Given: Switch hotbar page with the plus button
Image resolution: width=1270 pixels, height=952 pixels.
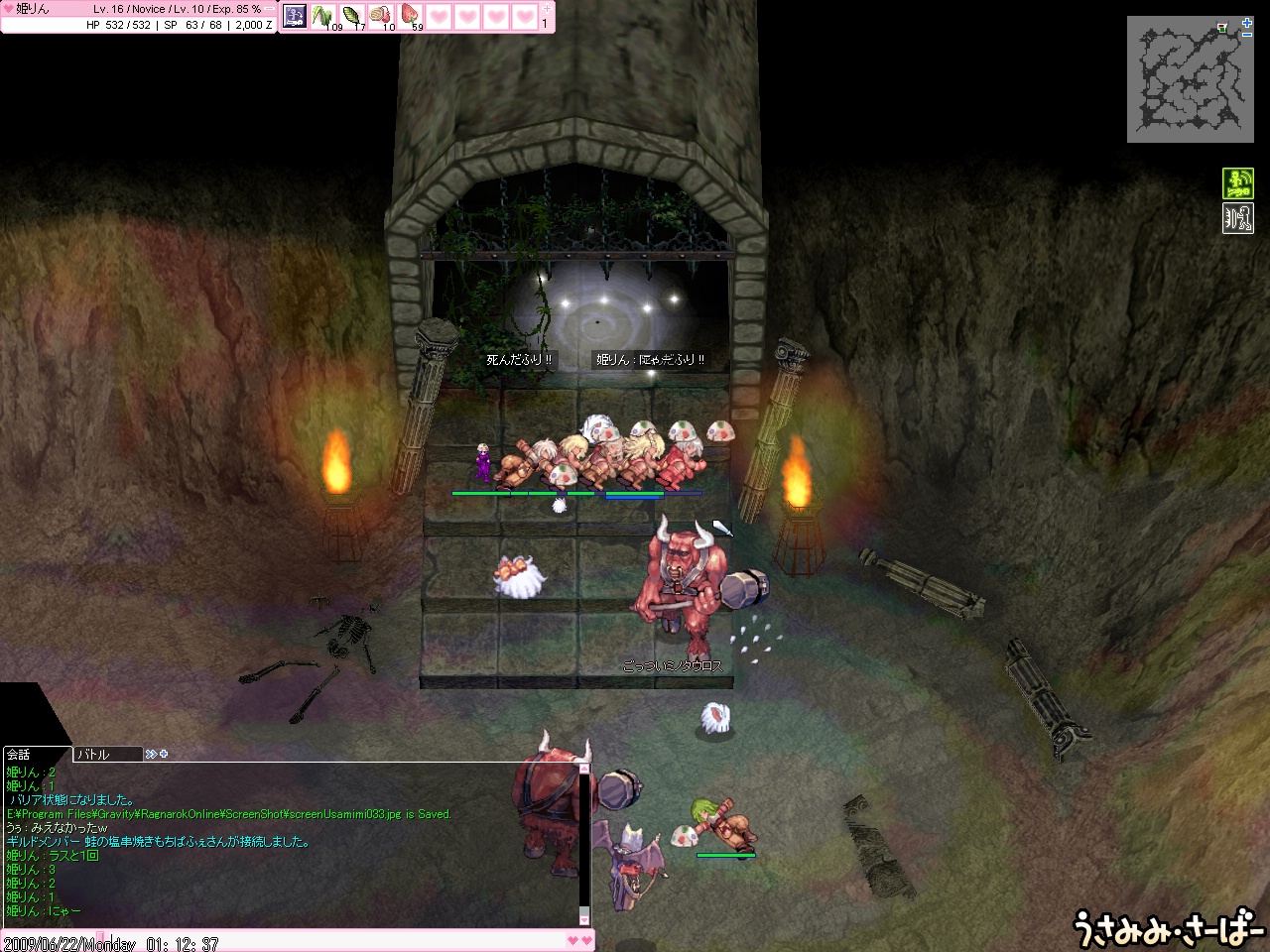Looking at the screenshot, I should (546, 8).
